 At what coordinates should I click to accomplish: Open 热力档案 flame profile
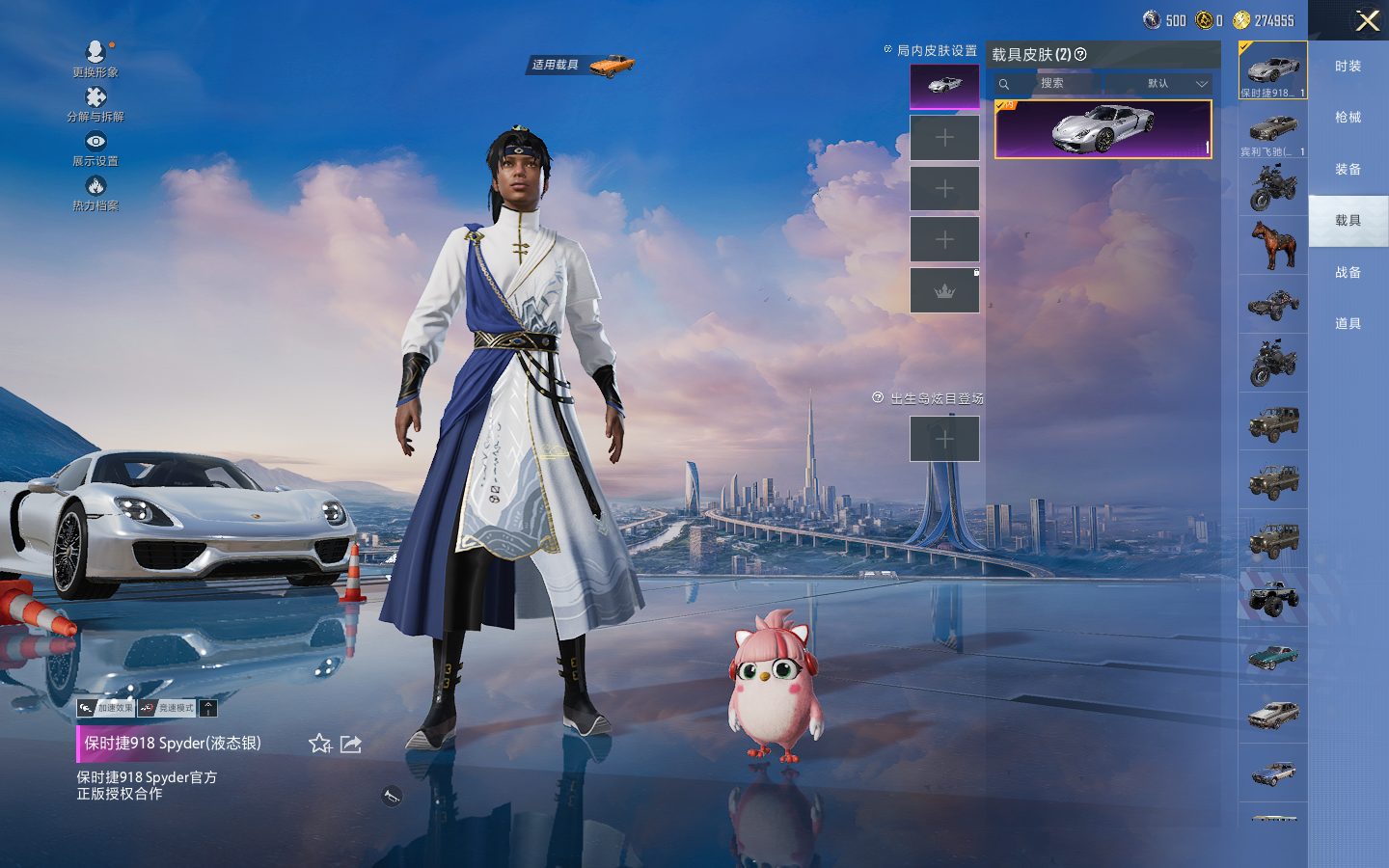coord(95,192)
